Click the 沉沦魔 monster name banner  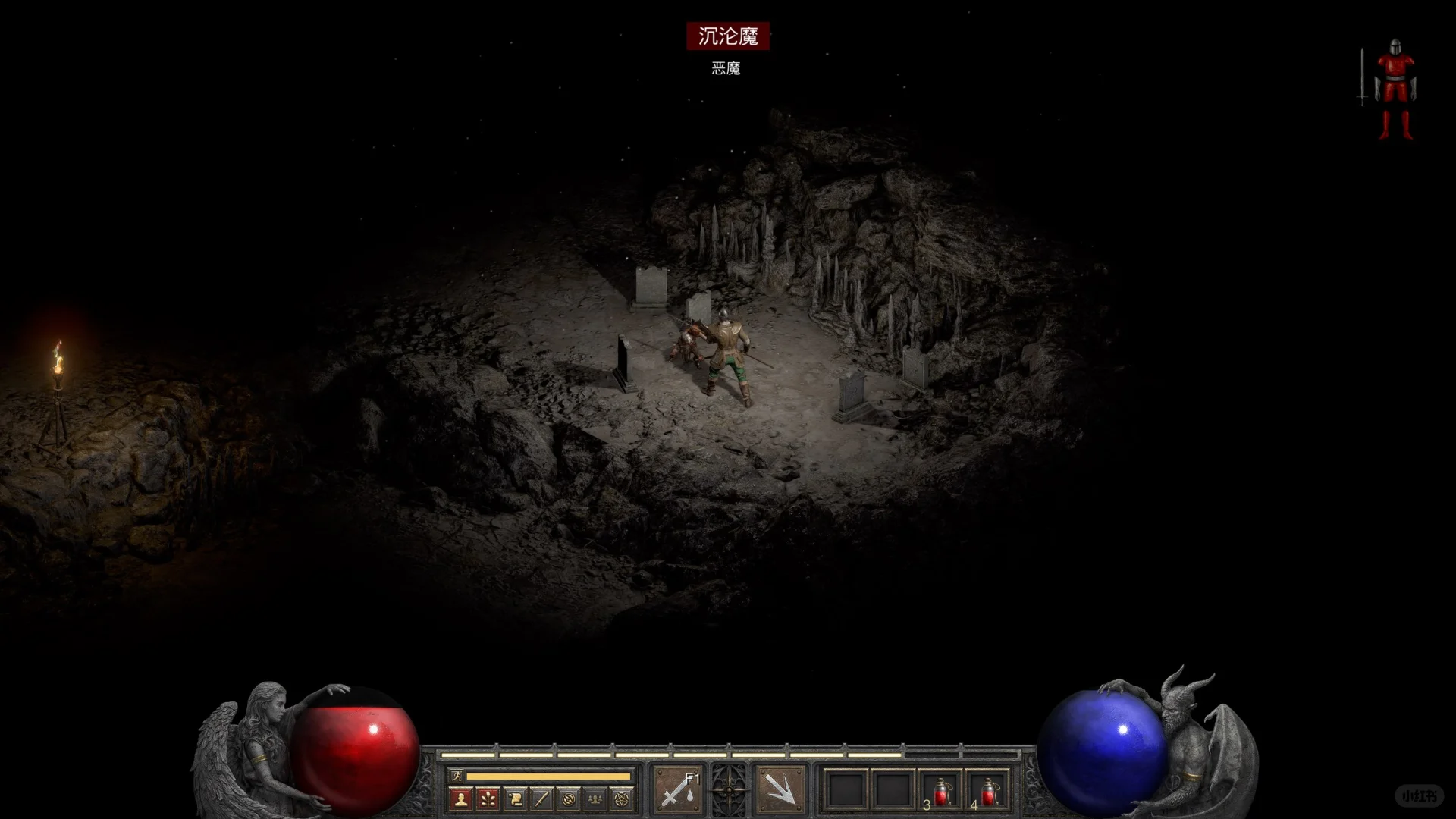pos(730,35)
